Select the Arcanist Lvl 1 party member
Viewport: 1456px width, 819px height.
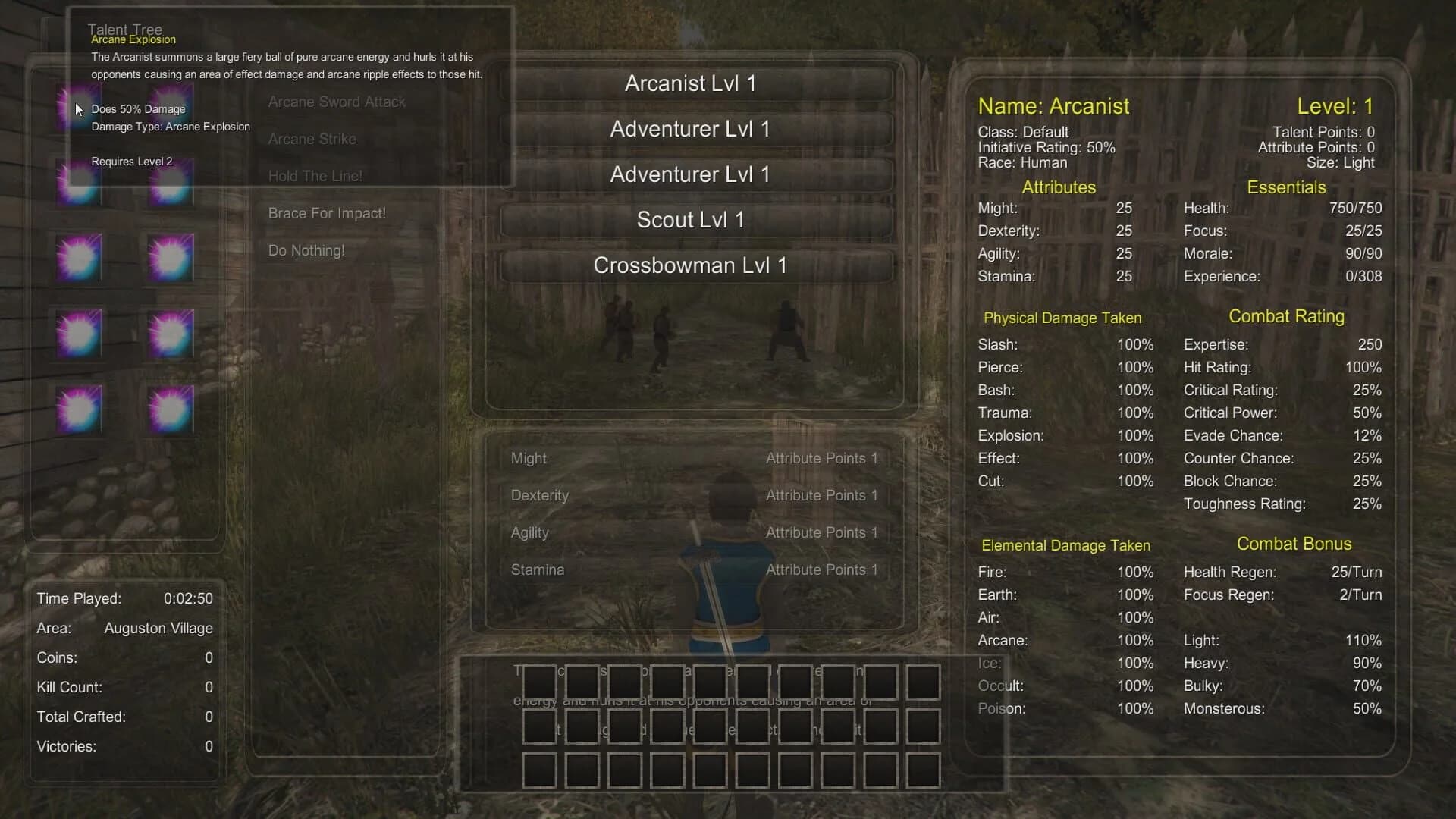689,83
